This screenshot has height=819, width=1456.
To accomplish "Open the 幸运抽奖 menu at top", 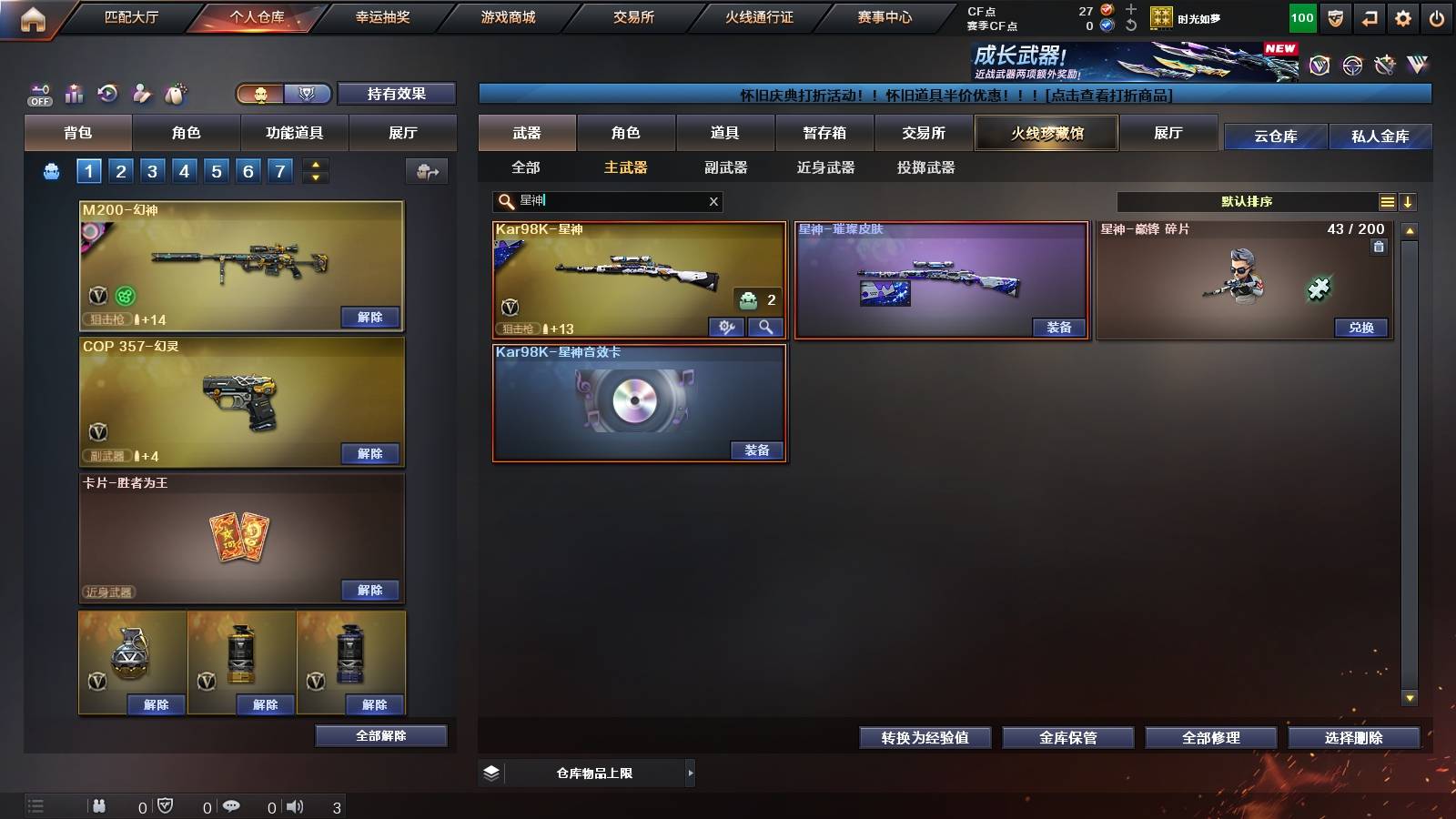I will [384, 16].
